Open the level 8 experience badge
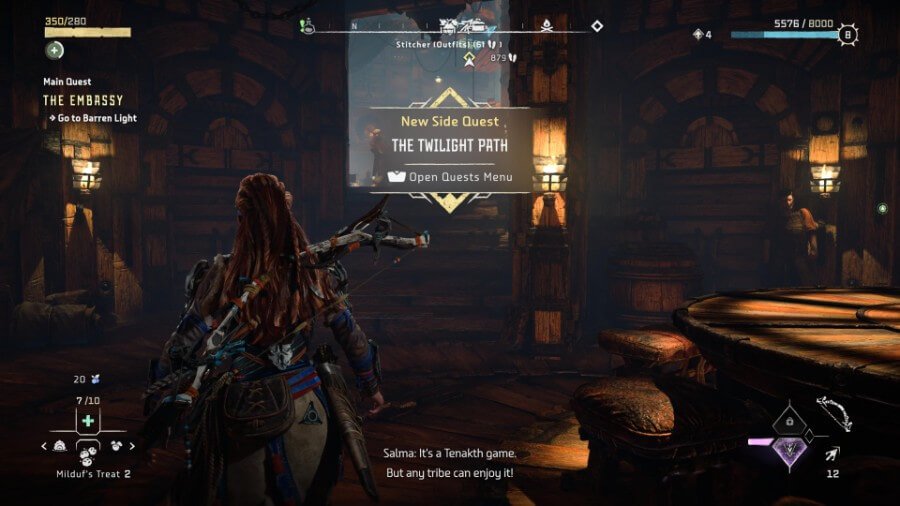900x506 pixels. (x=849, y=35)
